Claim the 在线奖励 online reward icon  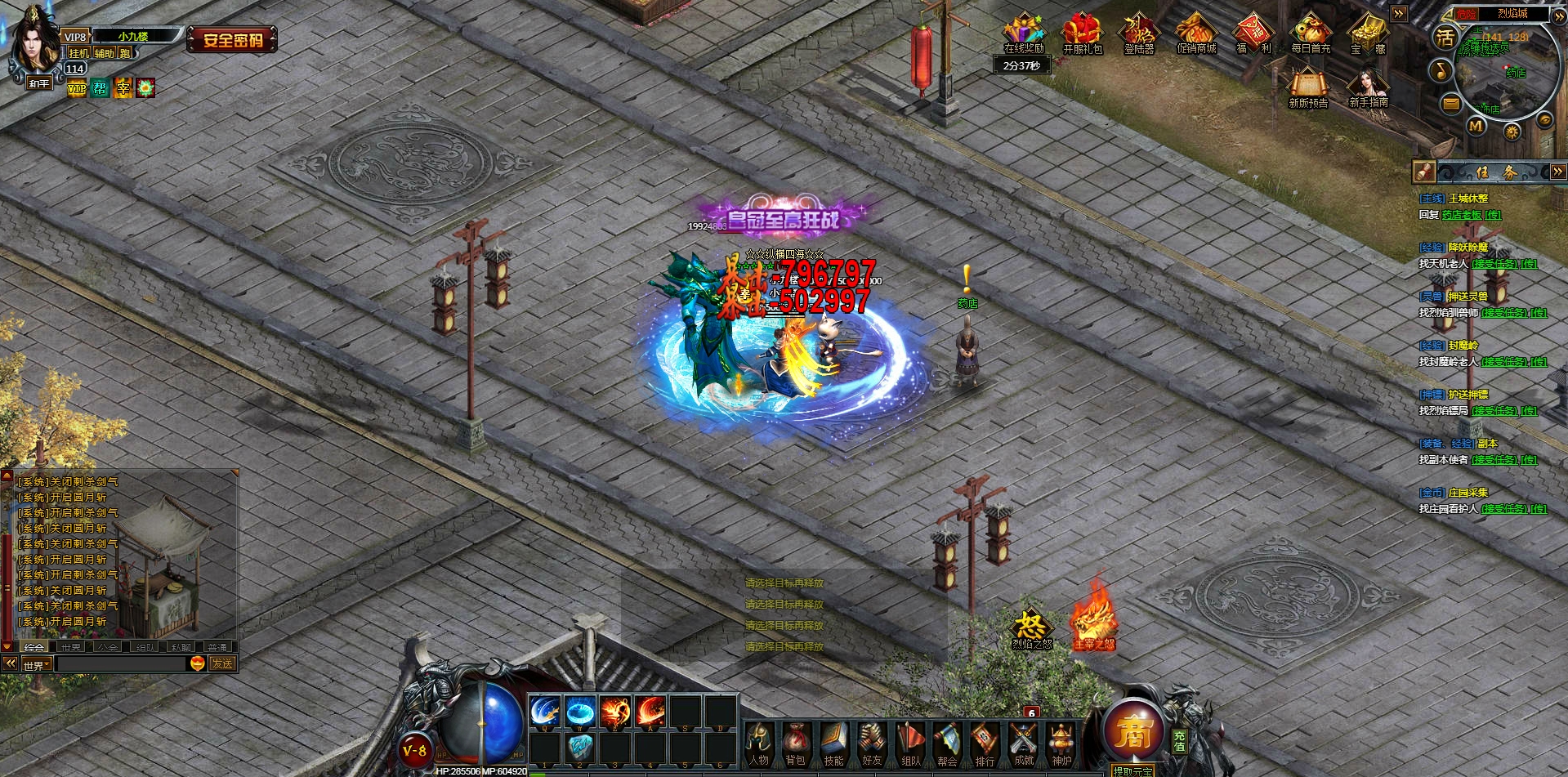1024,34
